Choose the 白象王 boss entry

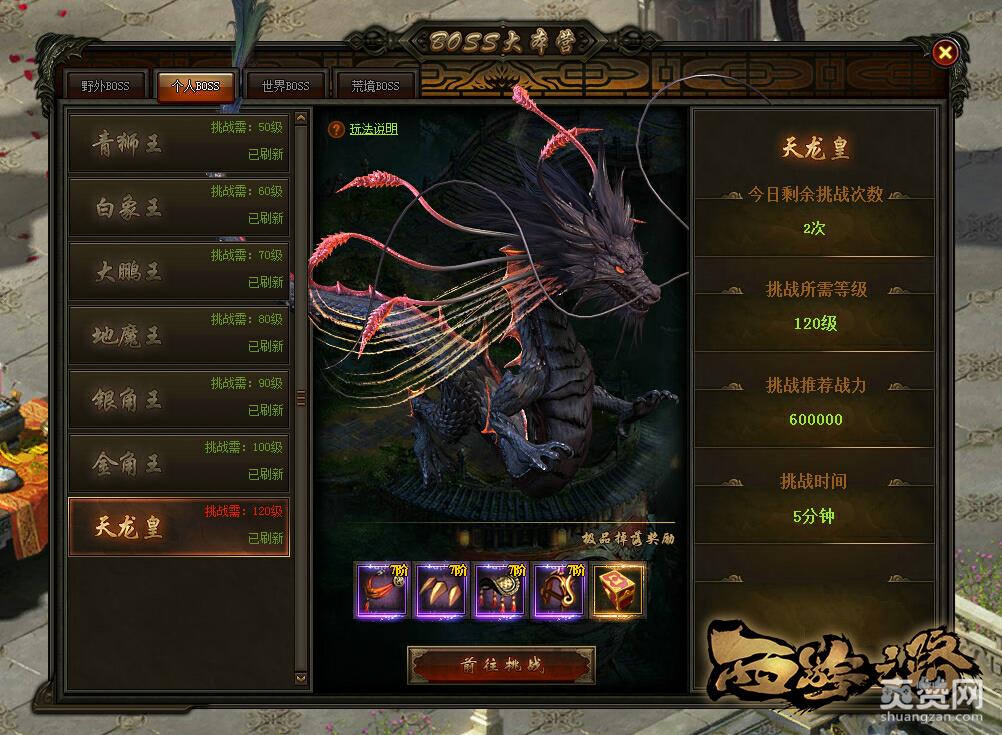coord(178,207)
